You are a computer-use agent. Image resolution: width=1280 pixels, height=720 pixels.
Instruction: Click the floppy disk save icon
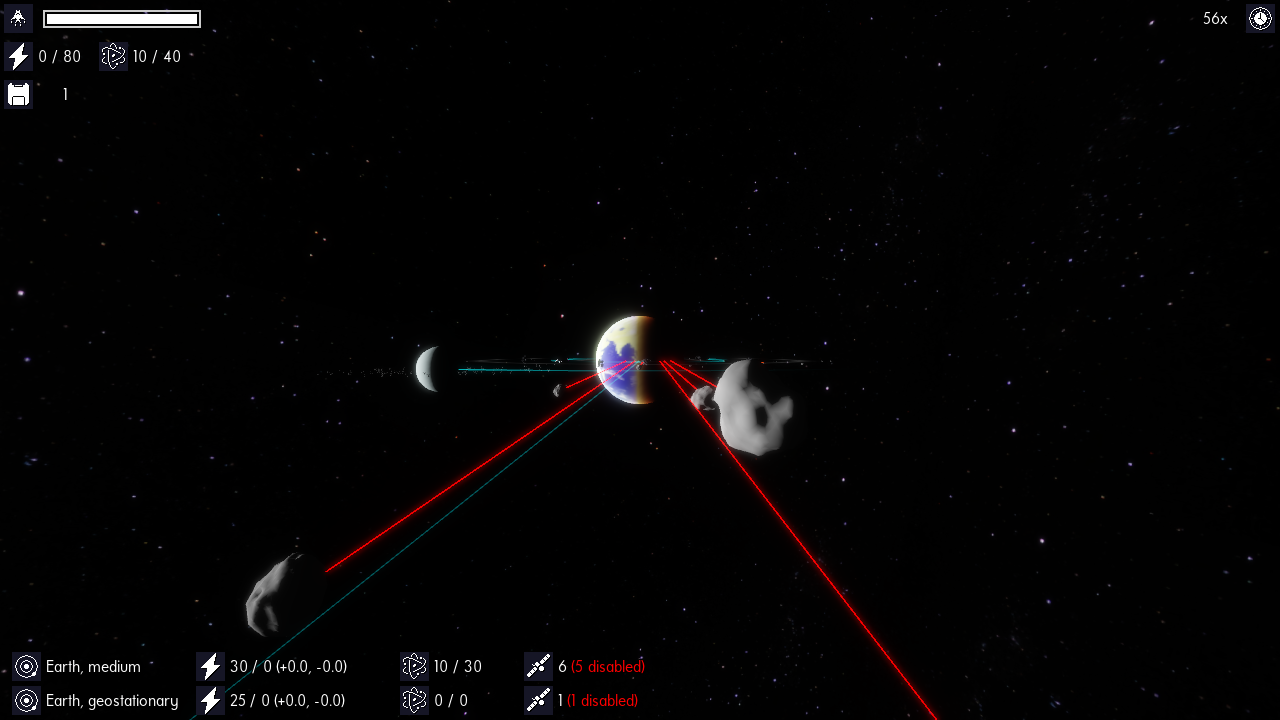click(18, 95)
